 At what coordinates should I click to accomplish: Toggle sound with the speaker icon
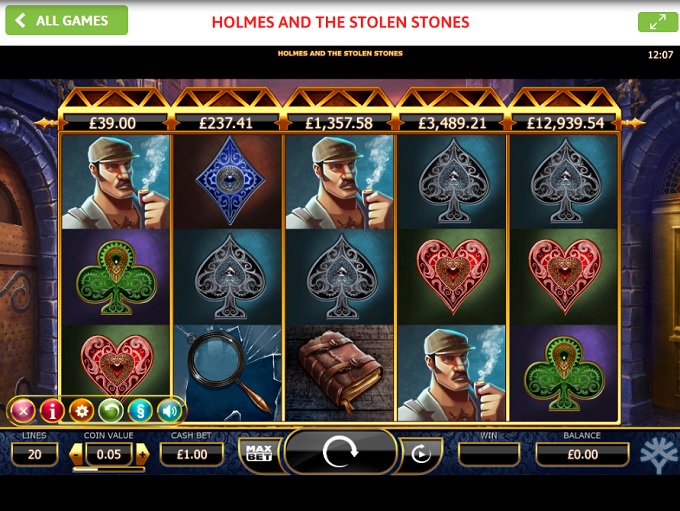click(x=169, y=410)
